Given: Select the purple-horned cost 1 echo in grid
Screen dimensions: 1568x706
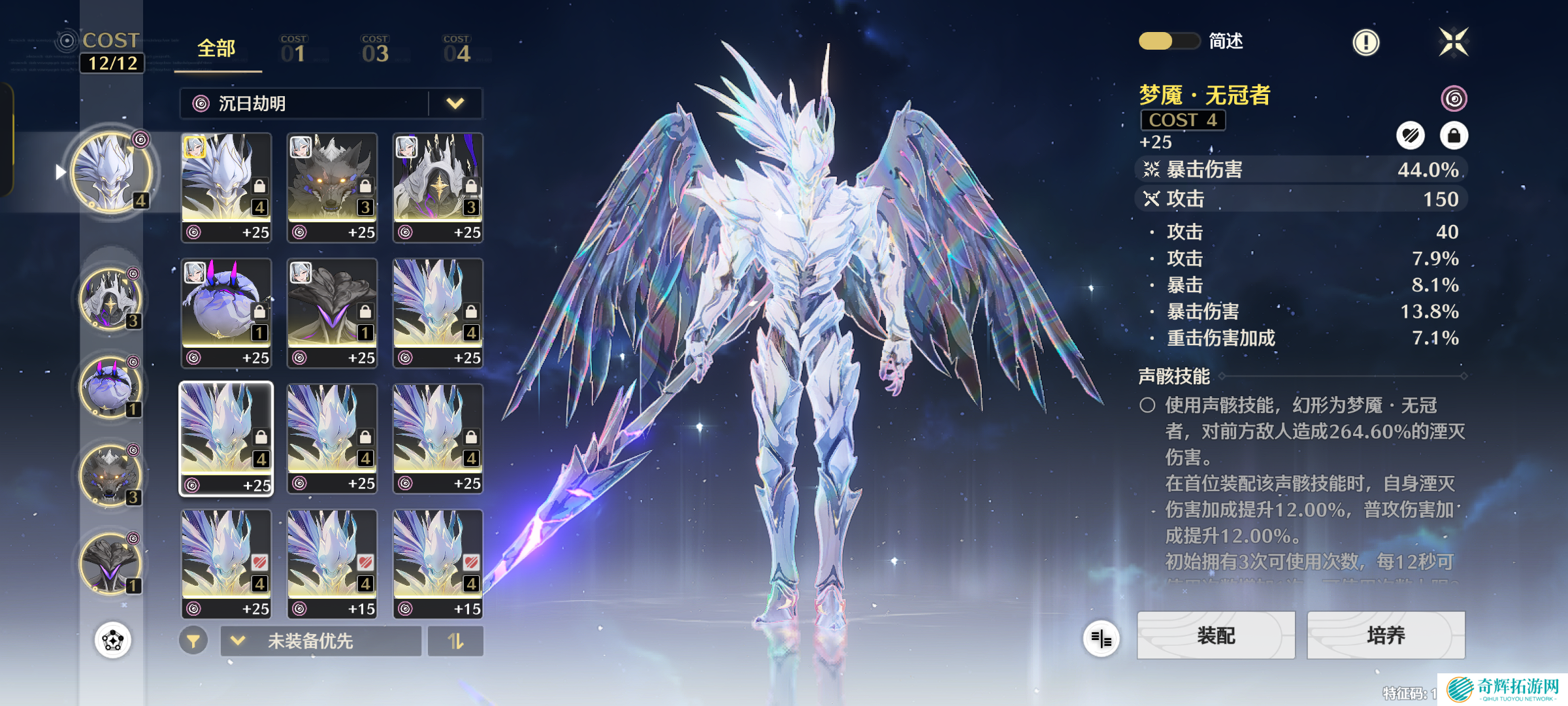Looking at the screenshot, I should click(x=226, y=312).
